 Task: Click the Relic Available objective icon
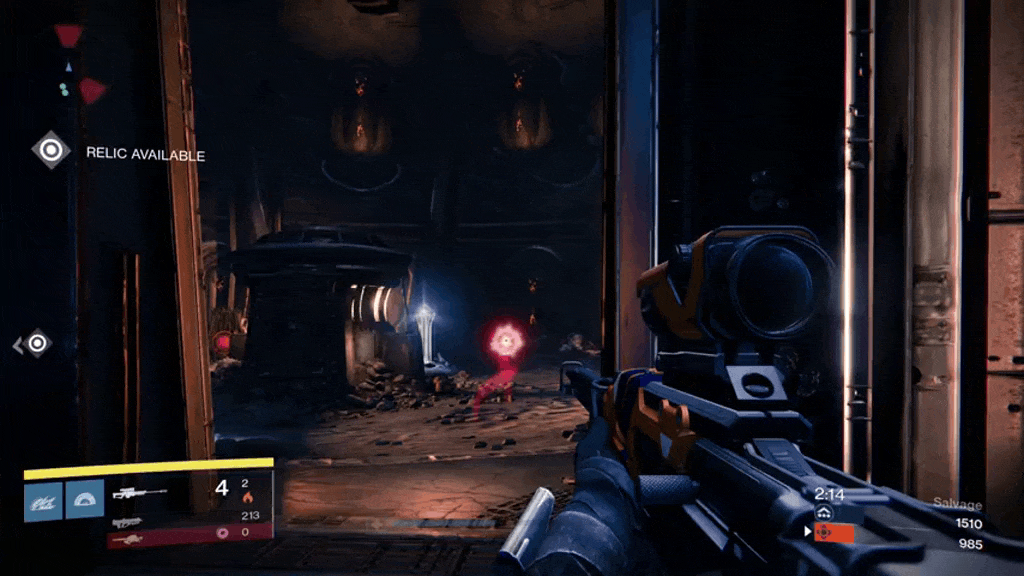(x=51, y=151)
